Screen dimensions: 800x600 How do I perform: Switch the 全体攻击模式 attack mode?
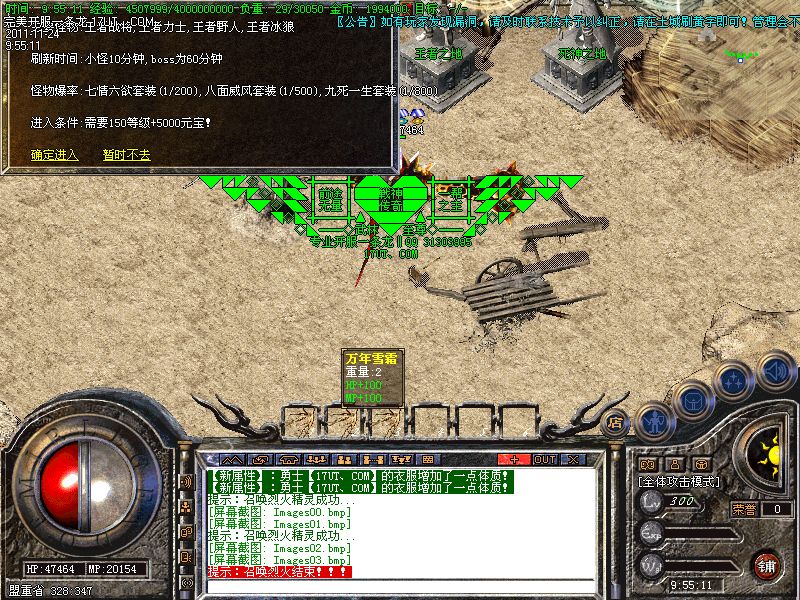[x=680, y=481]
